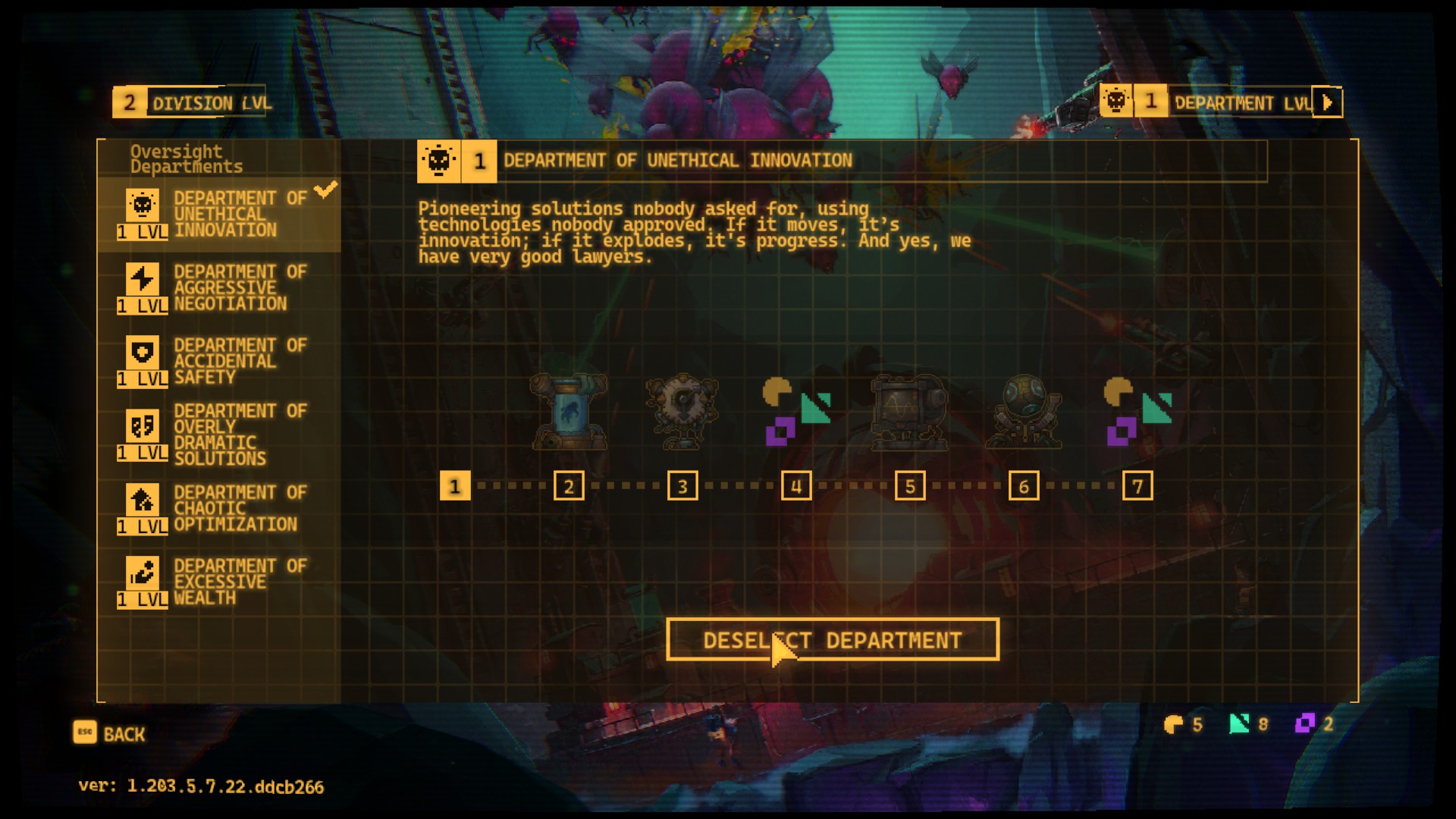Click the Department LVL arrow button

click(x=1327, y=102)
